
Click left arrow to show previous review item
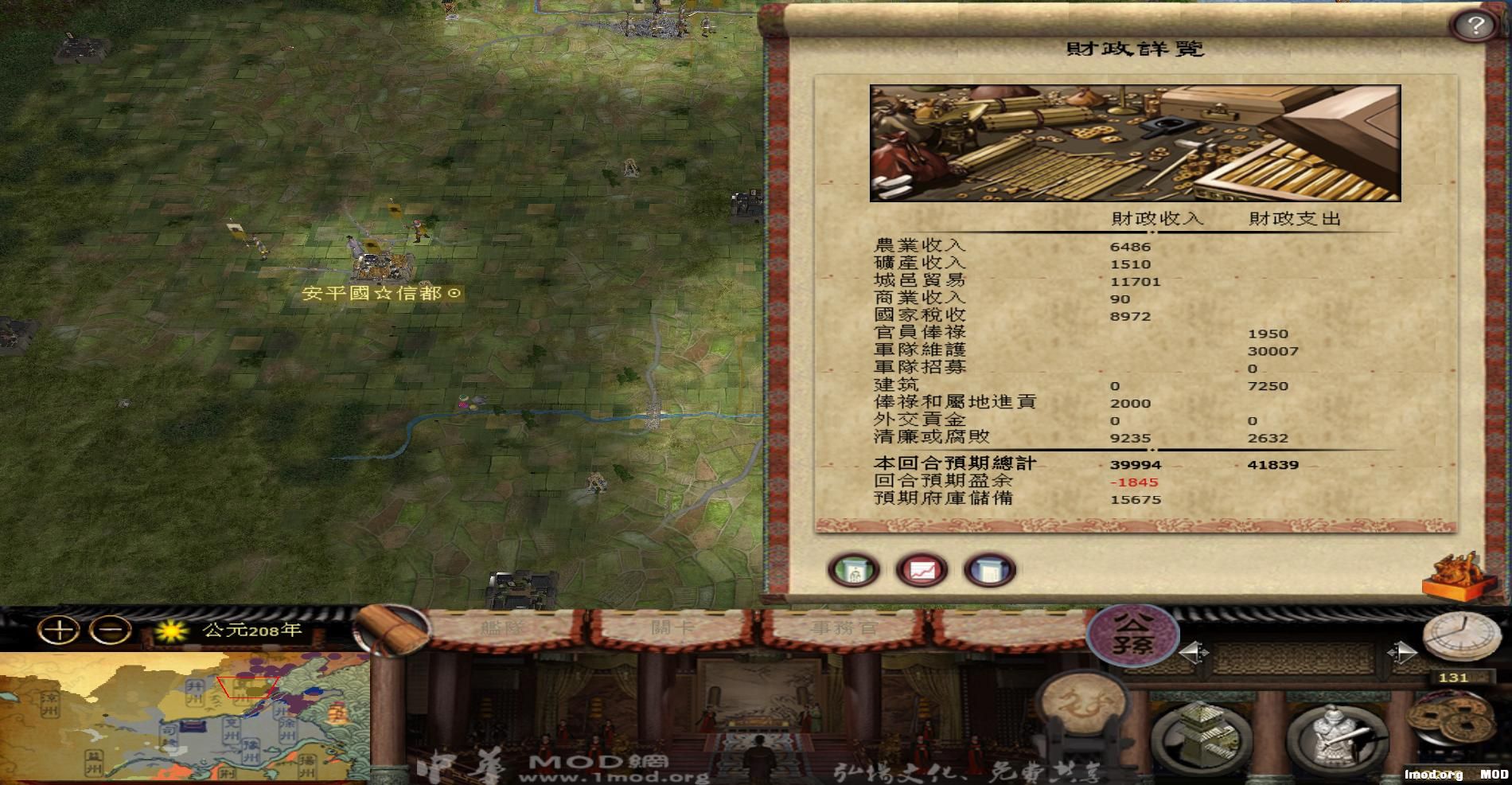1191,651
